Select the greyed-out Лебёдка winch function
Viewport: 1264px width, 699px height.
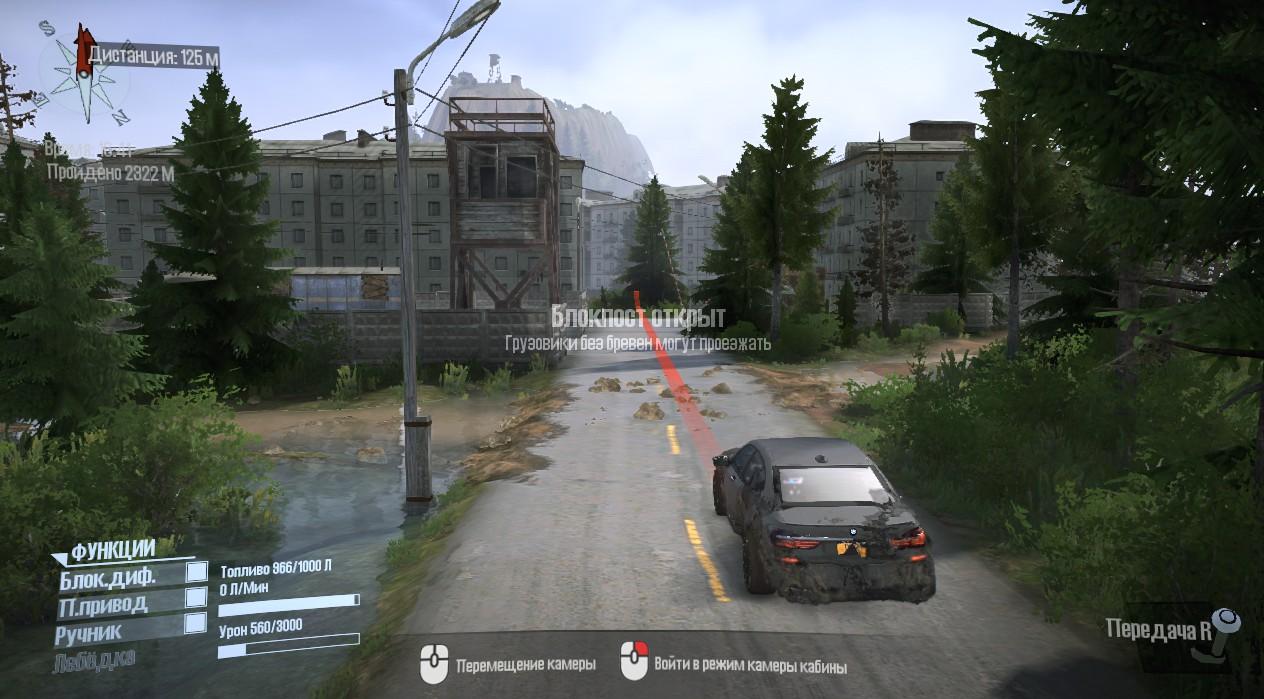[97, 657]
